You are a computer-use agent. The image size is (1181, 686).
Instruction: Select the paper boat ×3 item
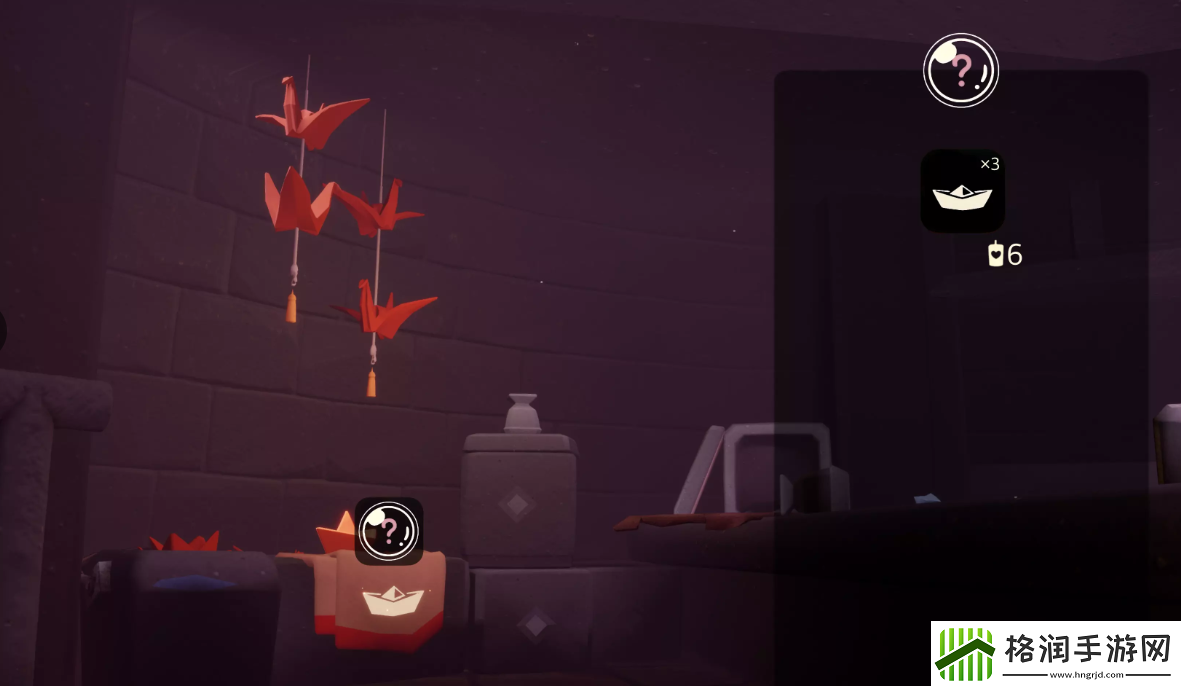click(x=962, y=192)
